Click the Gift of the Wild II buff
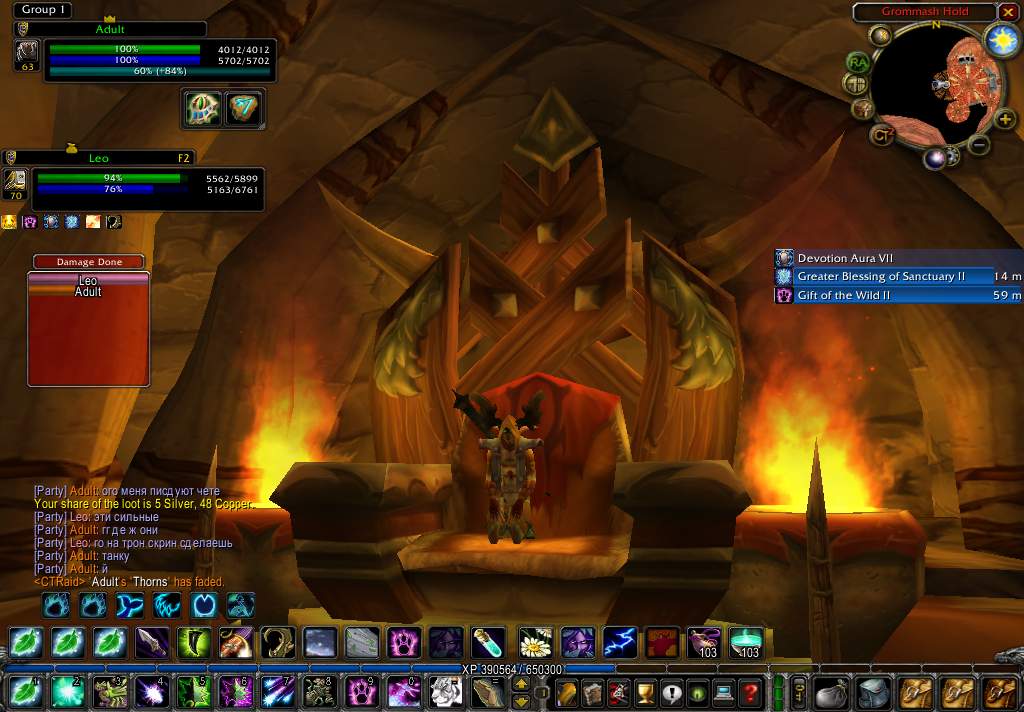Image resolution: width=1024 pixels, height=712 pixels. pyautogui.click(x=898, y=295)
